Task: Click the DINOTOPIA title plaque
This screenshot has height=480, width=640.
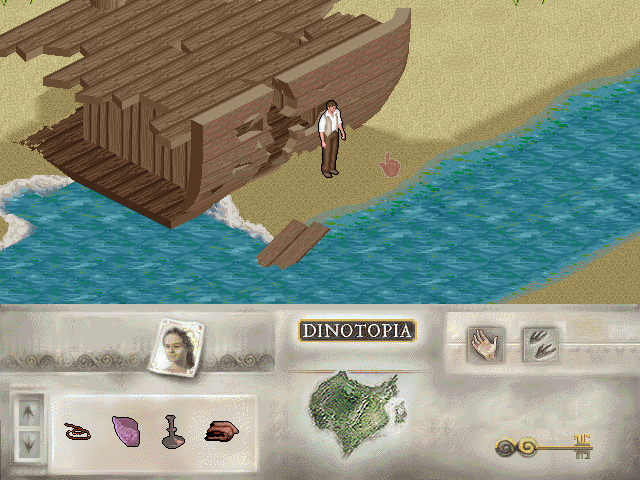Action: [x=357, y=331]
